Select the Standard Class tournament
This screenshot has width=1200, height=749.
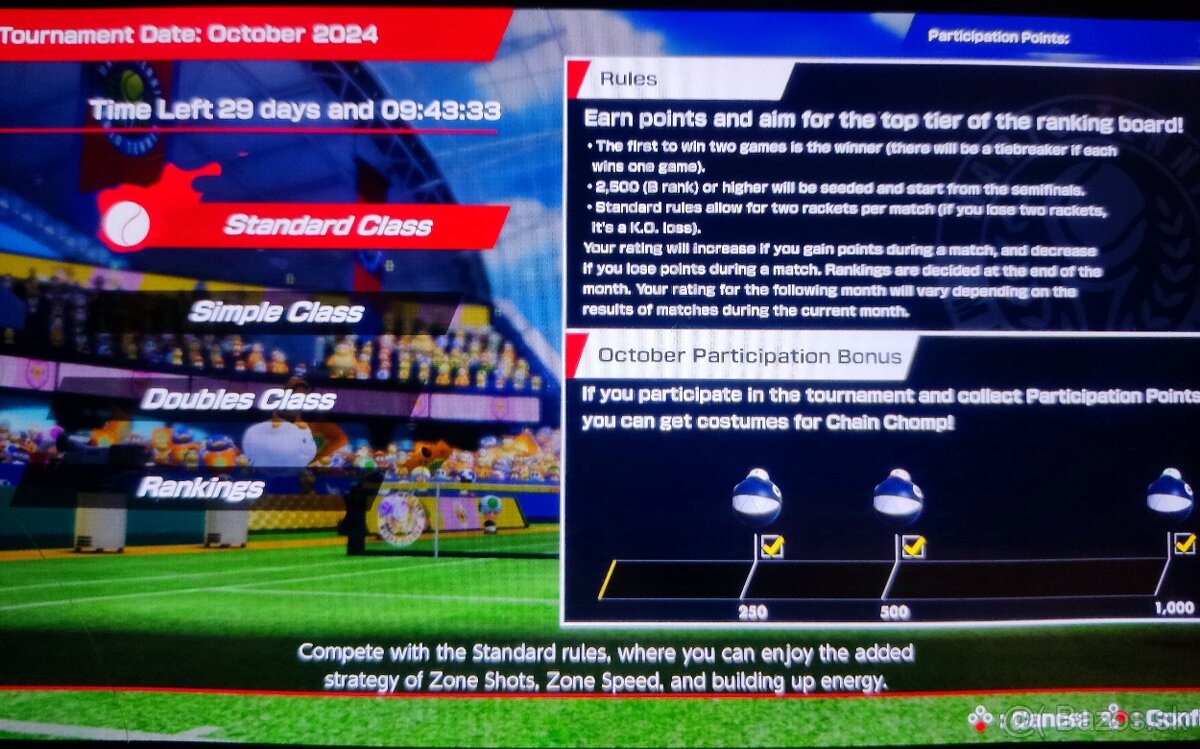(x=327, y=225)
